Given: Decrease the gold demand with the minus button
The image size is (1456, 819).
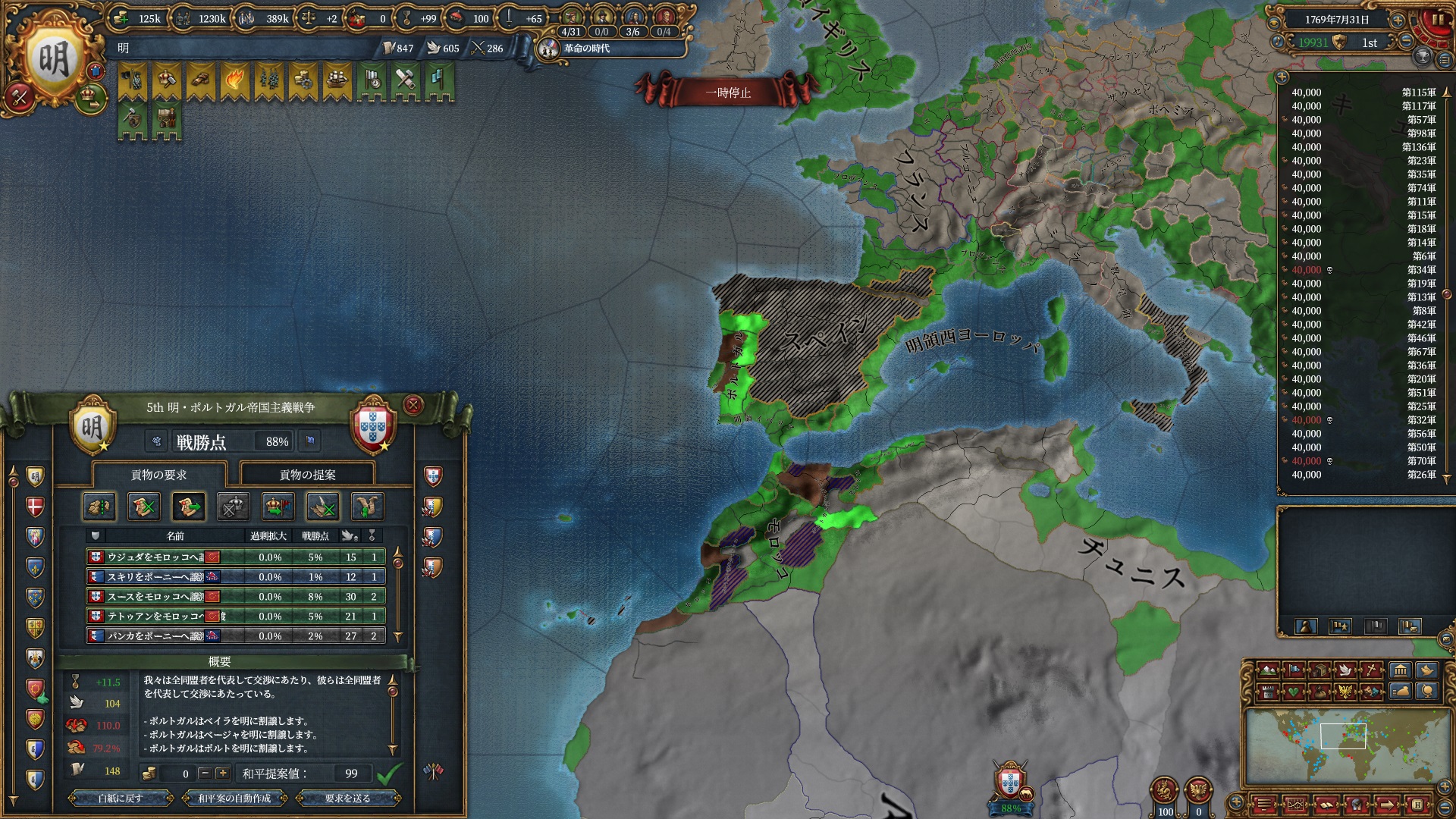Looking at the screenshot, I should pos(205,773).
